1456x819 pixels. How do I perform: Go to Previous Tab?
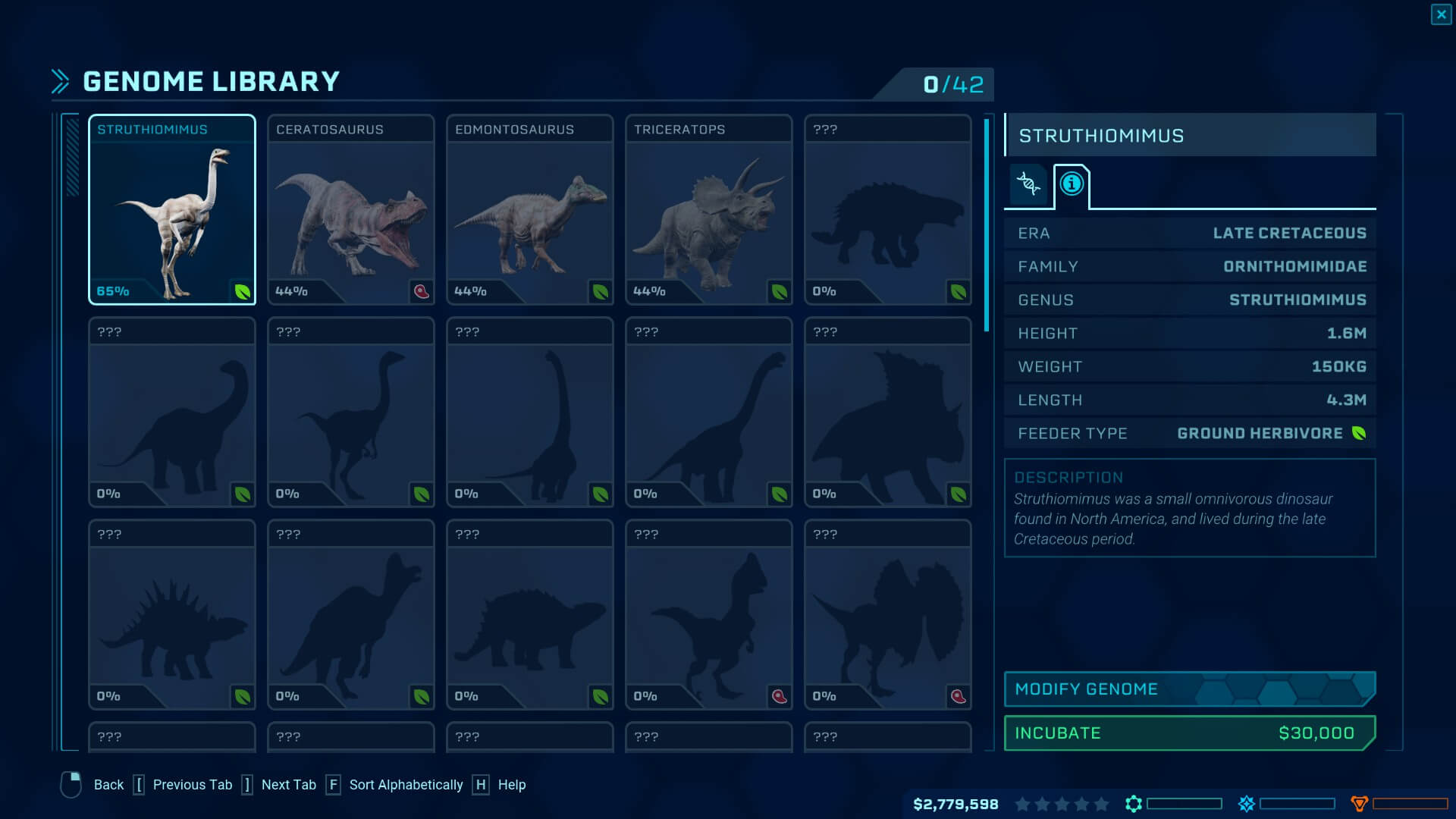192,785
